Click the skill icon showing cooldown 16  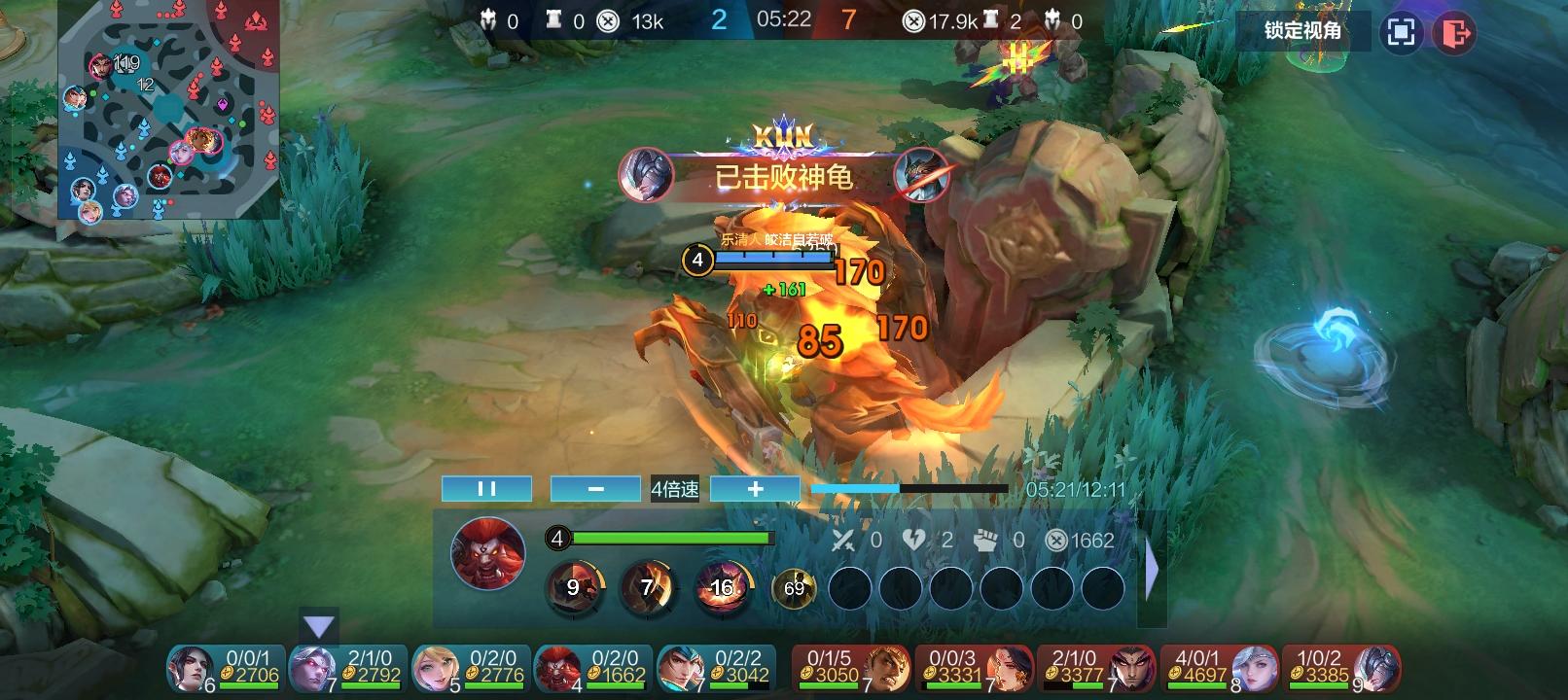click(x=723, y=583)
